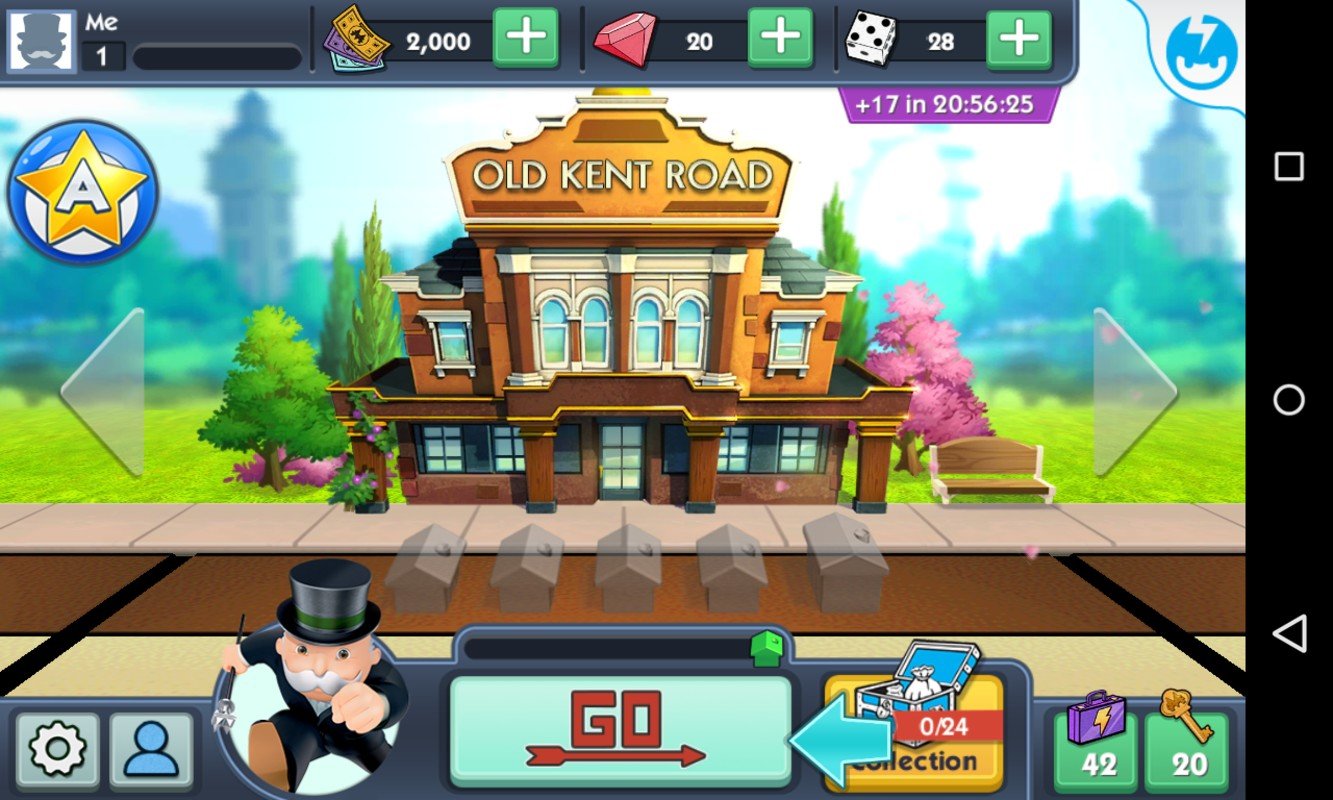Add dice rolls with the plus button
The image size is (1333, 800).
1019,37
